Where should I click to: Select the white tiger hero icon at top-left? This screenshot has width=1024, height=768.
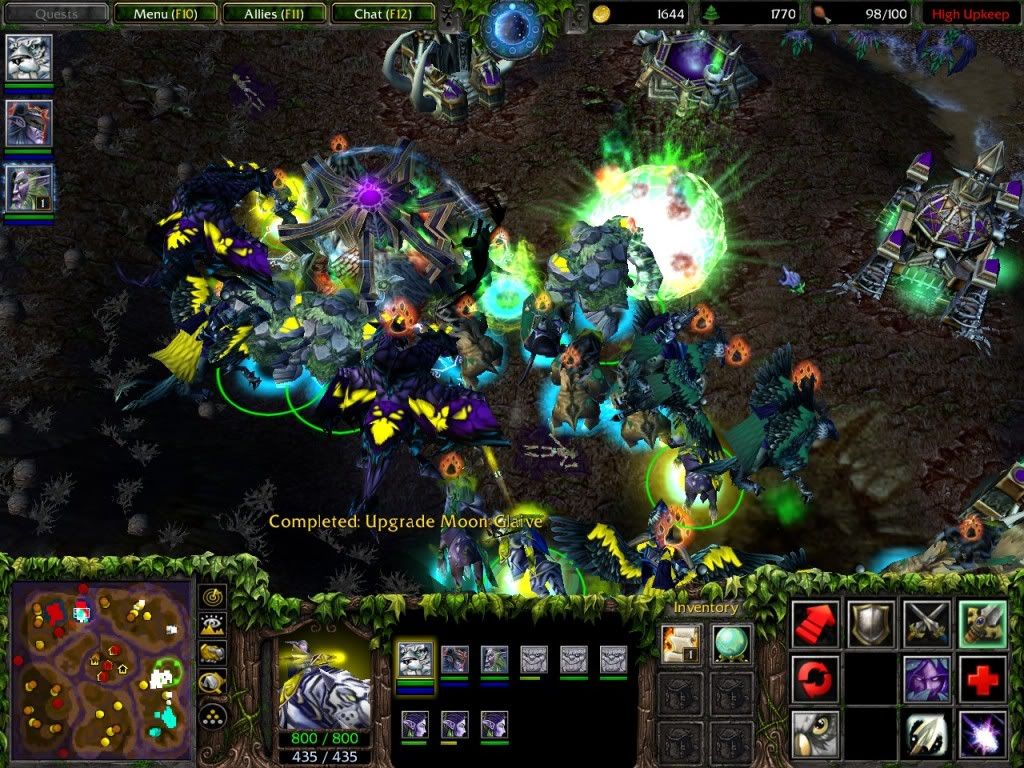[29, 58]
